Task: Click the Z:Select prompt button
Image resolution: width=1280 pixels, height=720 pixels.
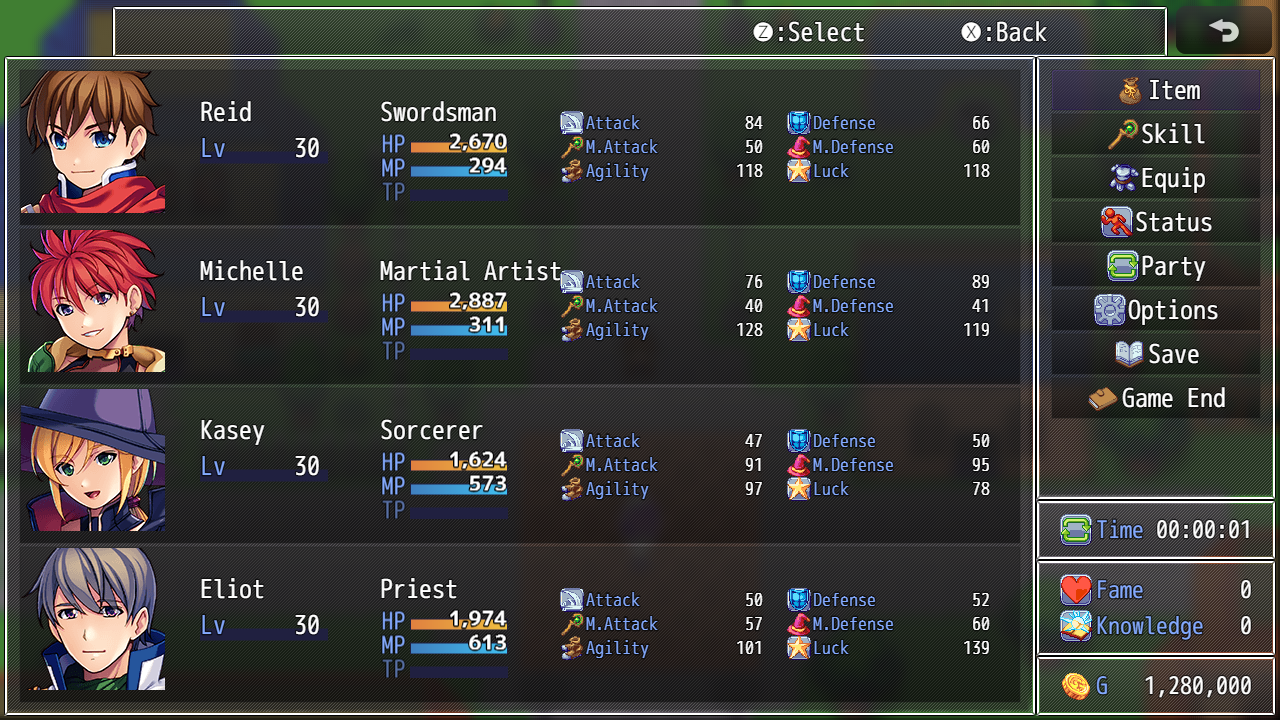Action: (x=808, y=33)
